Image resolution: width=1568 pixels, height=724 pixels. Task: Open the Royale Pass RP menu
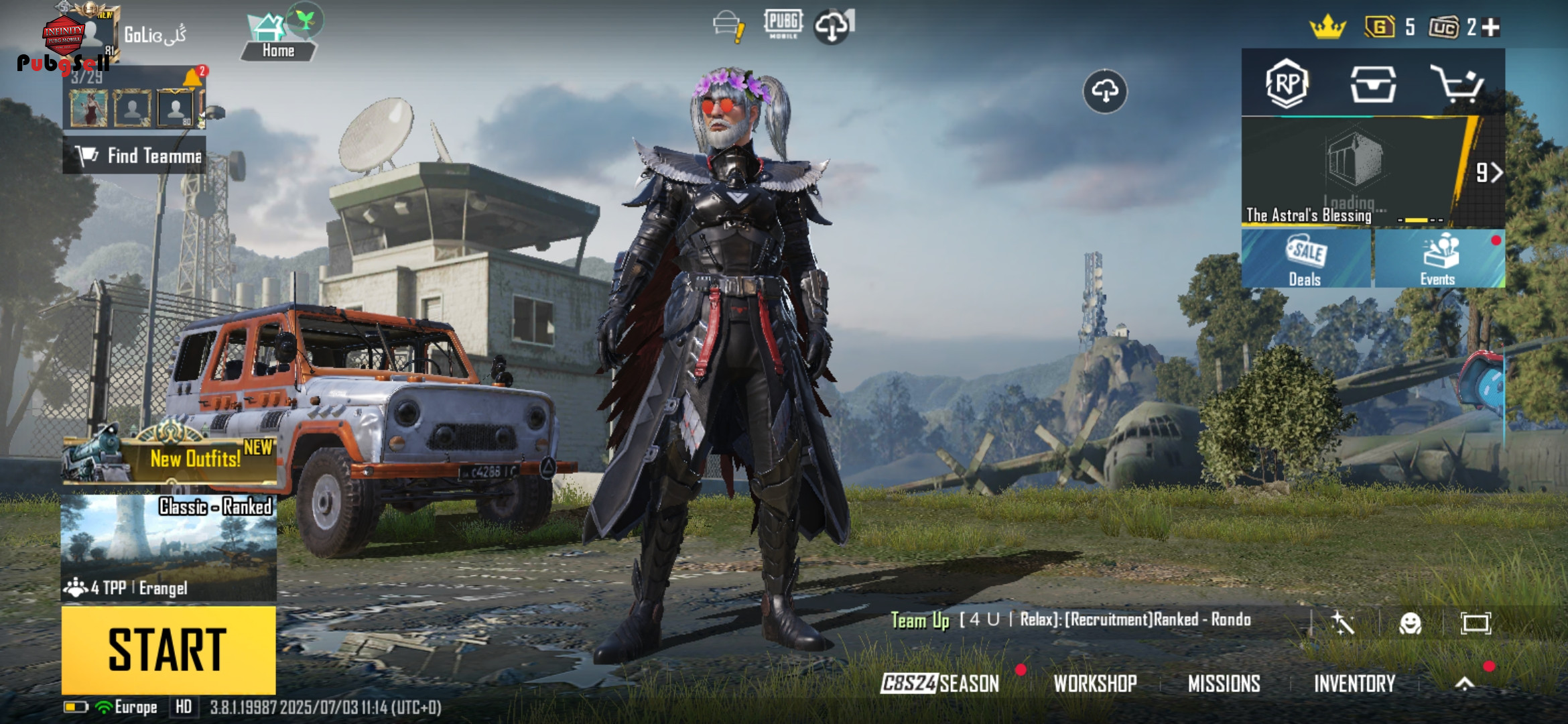tap(1286, 84)
